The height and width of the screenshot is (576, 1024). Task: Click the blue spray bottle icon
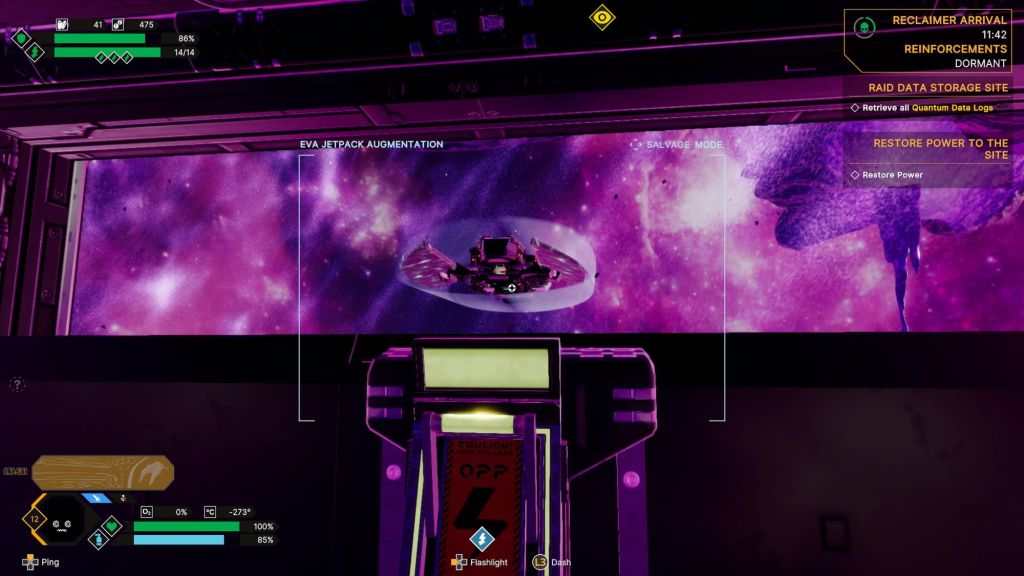[100, 539]
